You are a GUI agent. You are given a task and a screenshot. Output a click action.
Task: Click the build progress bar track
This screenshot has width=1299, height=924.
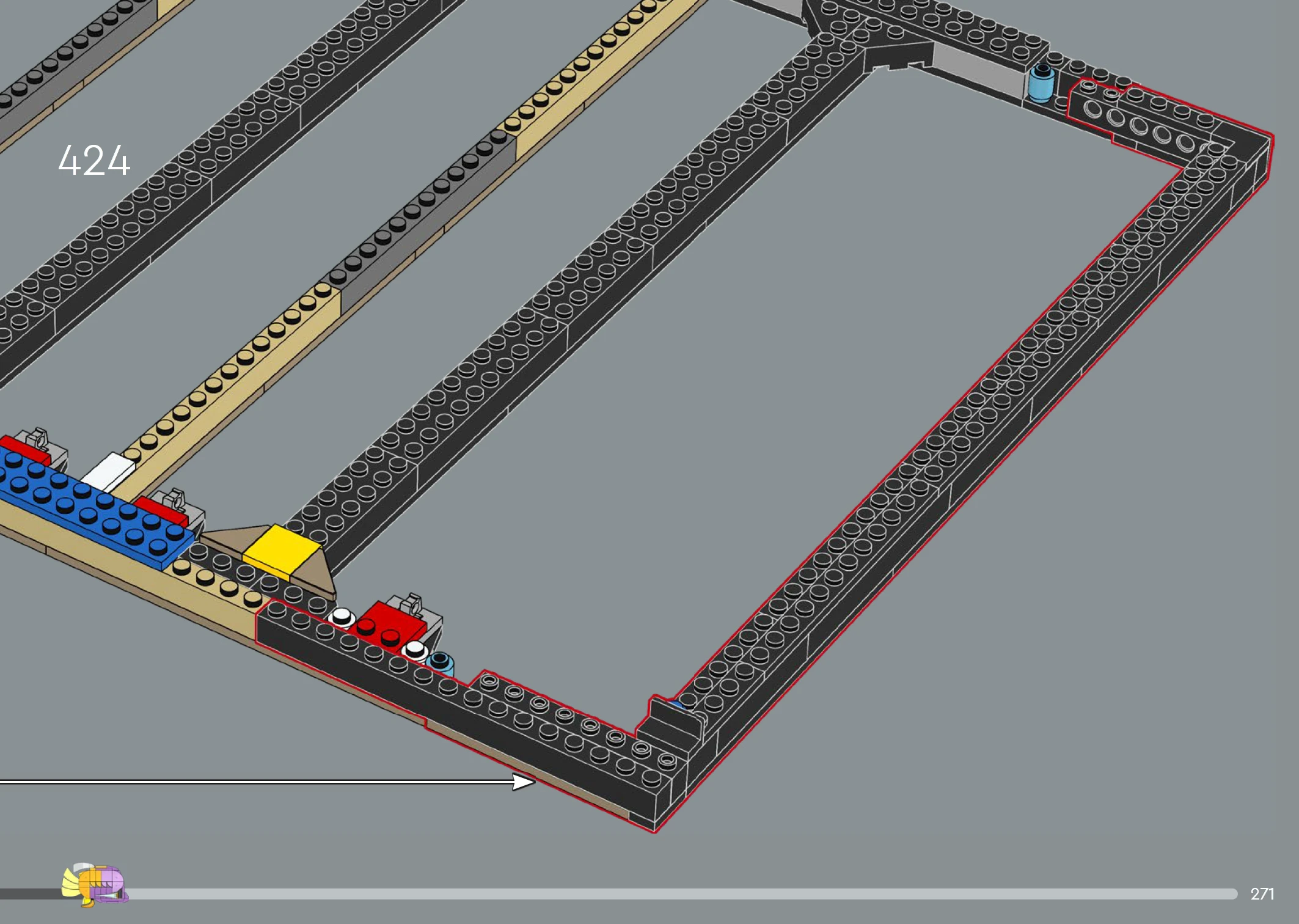point(672,894)
